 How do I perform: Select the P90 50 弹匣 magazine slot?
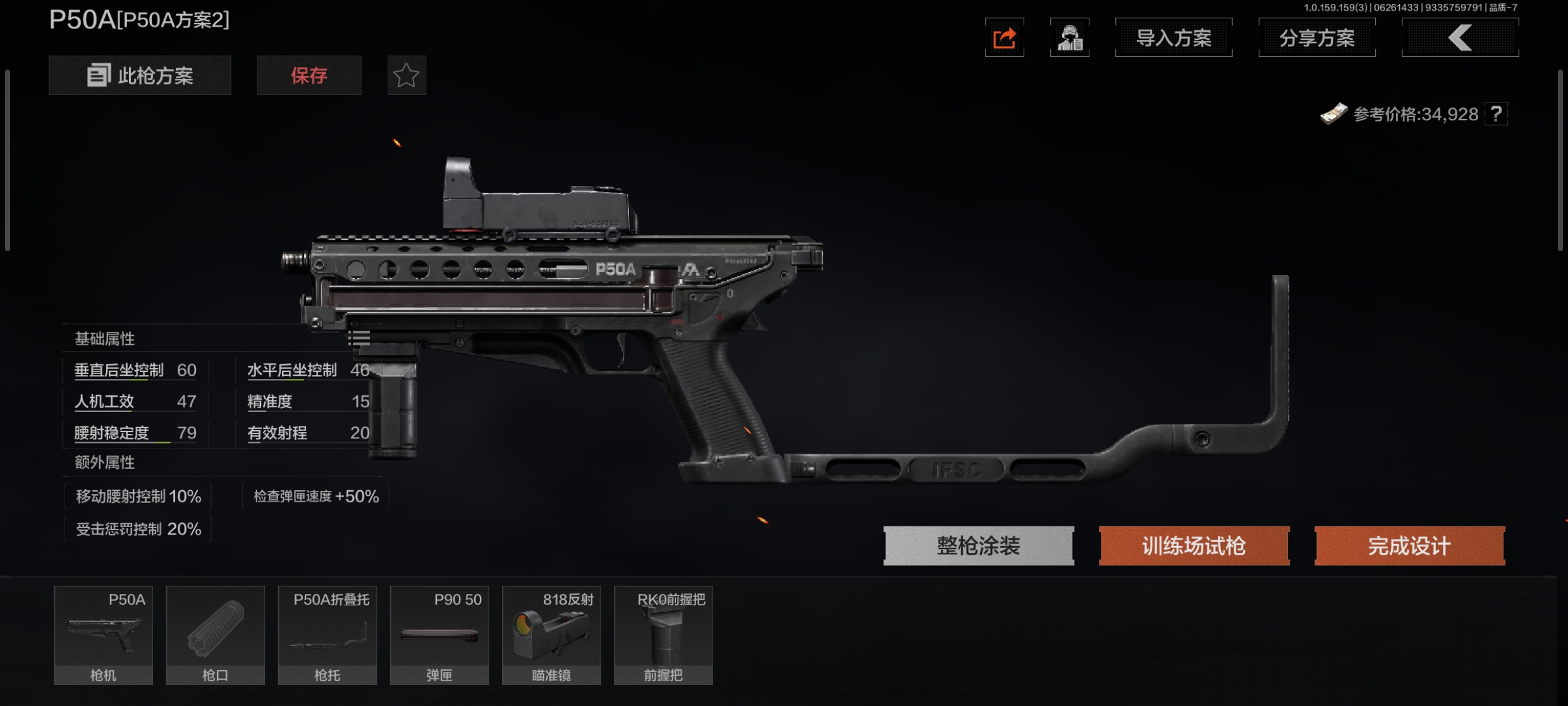point(439,635)
